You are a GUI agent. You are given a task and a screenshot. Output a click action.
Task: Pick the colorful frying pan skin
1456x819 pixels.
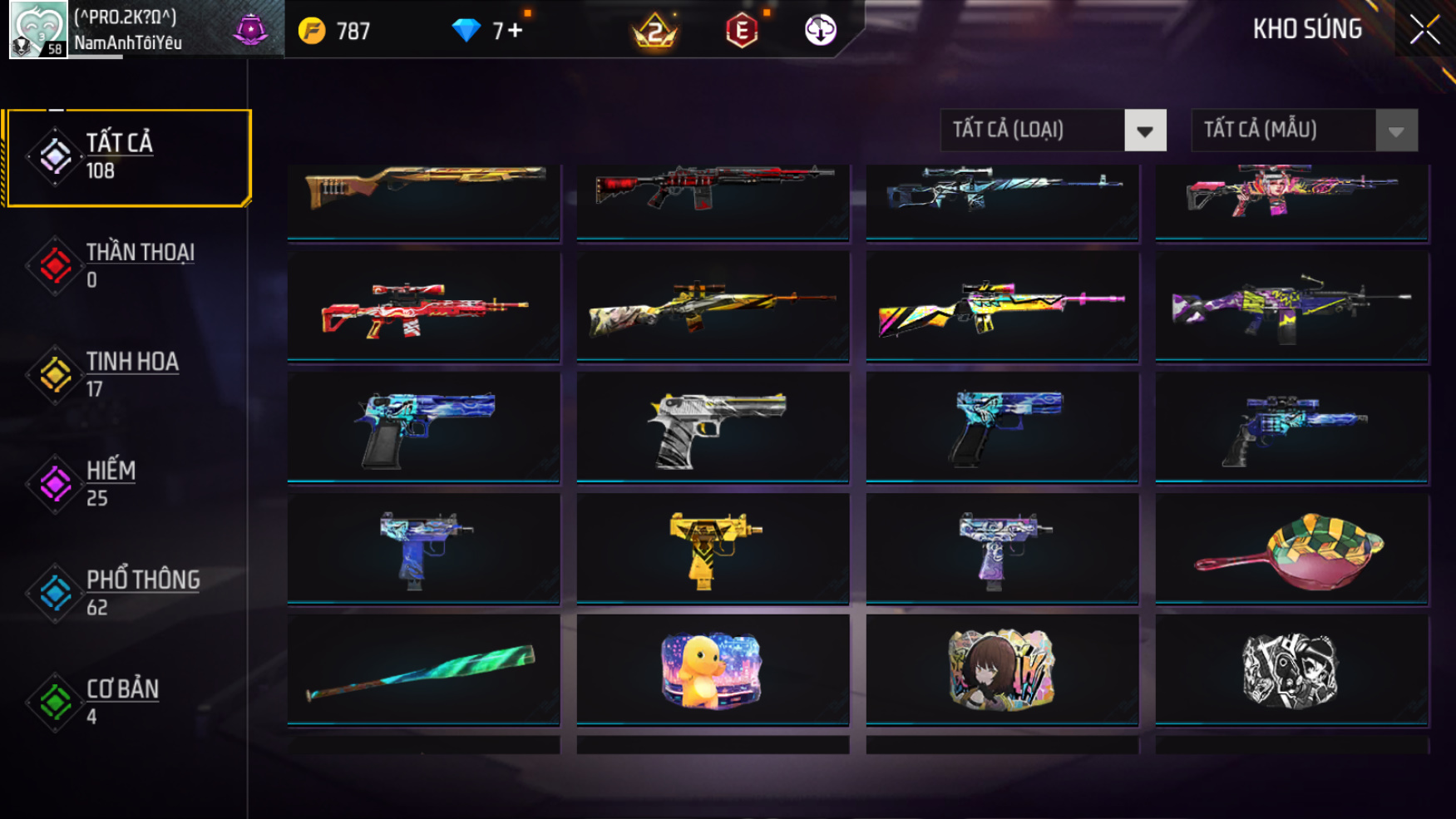[x=1291, y=547]
